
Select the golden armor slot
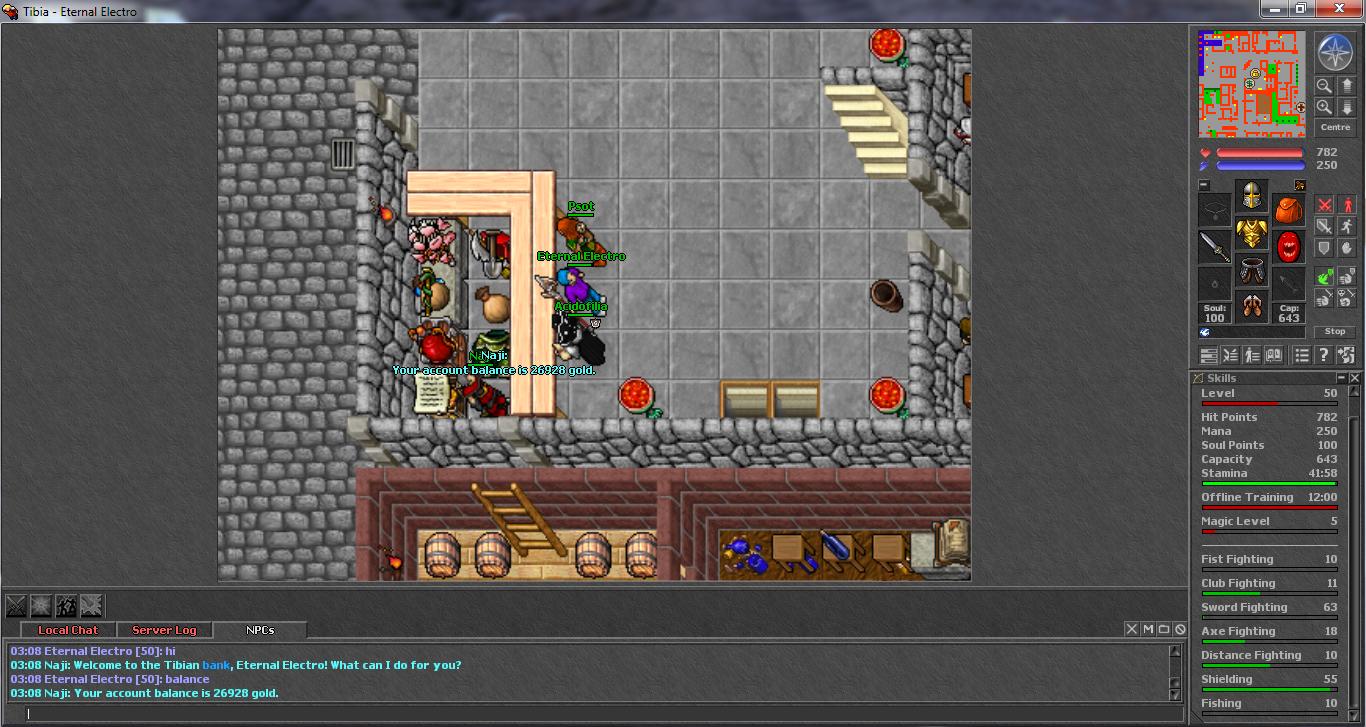tap(1251, 234)
